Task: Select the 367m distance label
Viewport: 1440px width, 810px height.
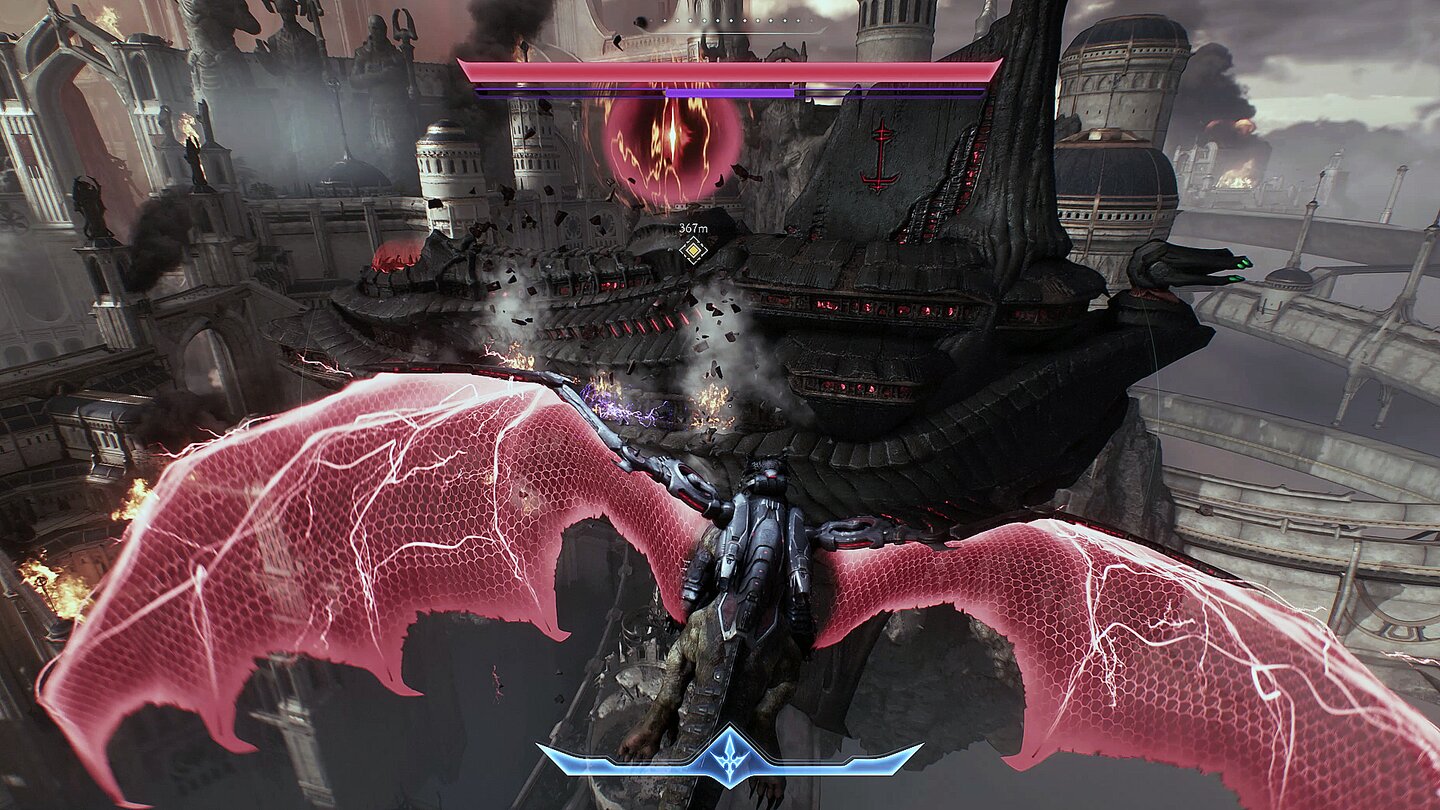Action: 692,228
